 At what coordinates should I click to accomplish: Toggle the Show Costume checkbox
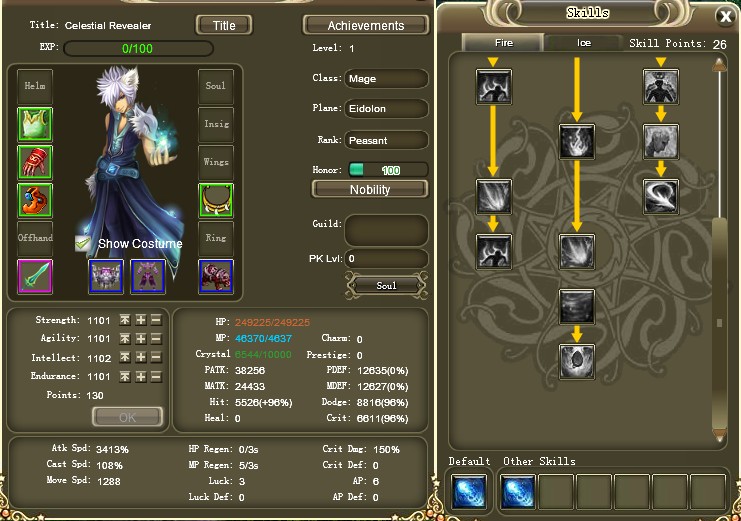point(84,243)
